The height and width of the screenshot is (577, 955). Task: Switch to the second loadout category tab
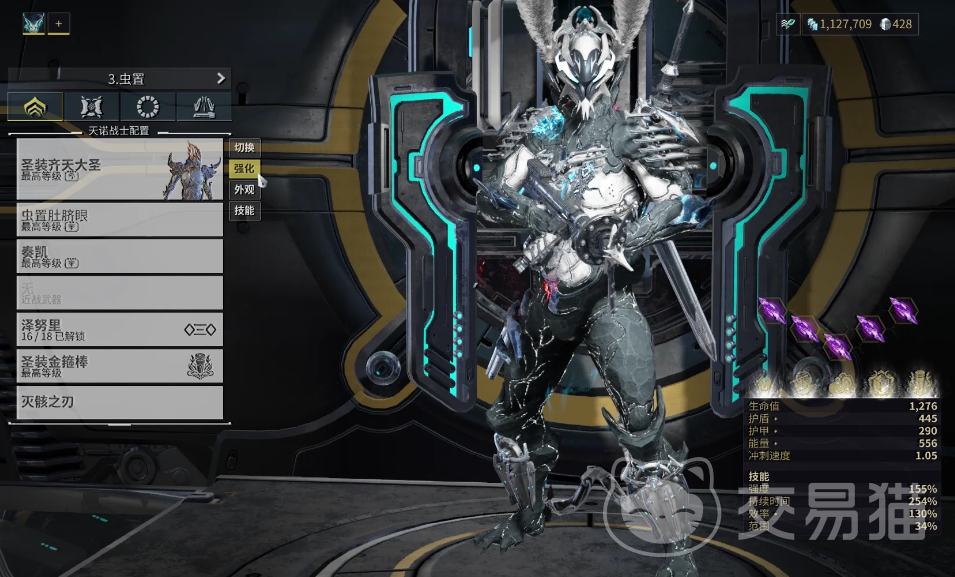91,107
